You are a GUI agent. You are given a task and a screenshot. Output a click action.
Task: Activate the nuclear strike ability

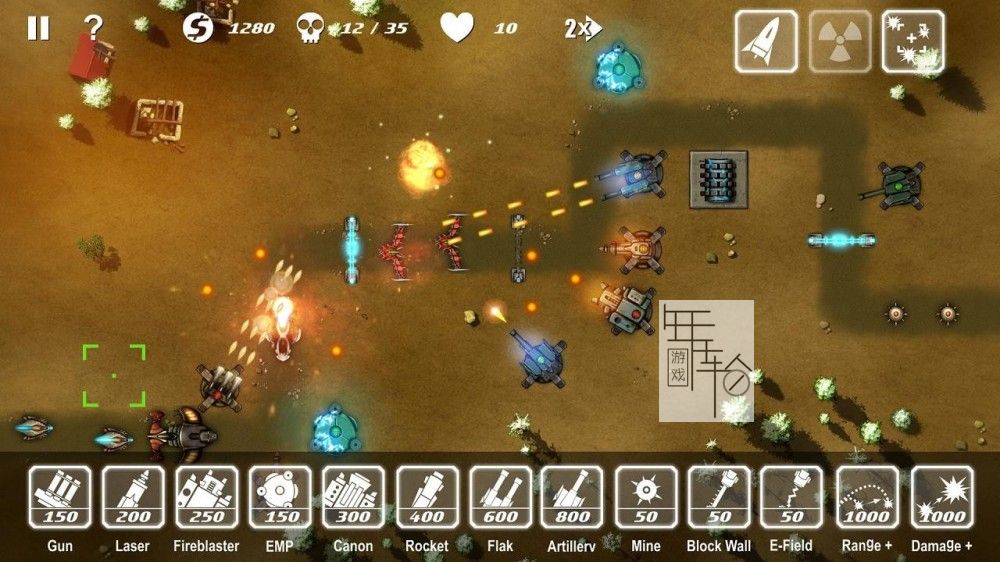point(840,41)
